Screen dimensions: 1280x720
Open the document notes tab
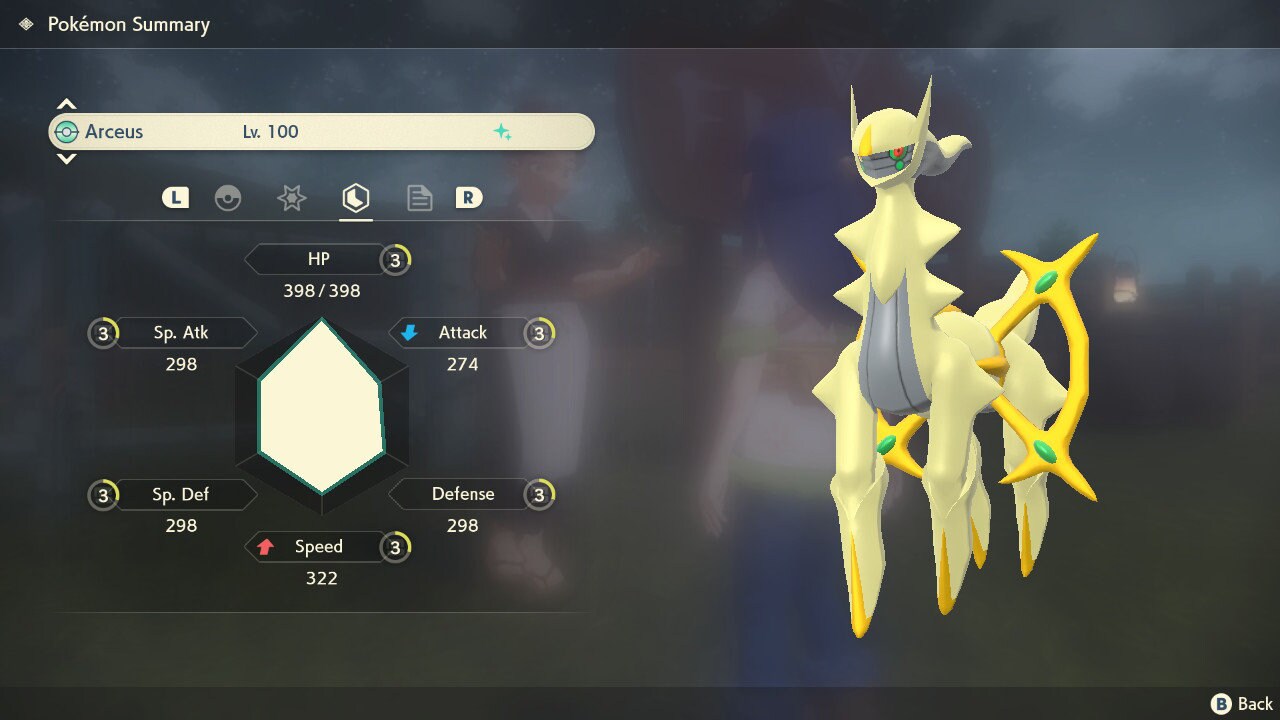click(x=419, y=198)
